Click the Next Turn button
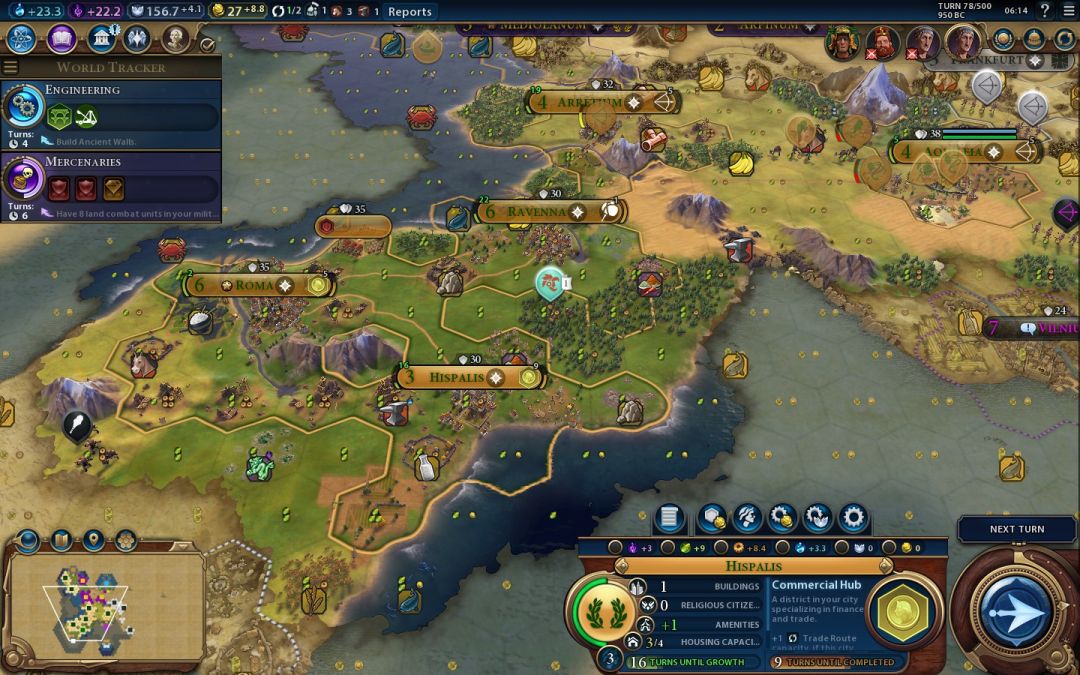Viewport: 1080px width, 675px height. 1016,529
